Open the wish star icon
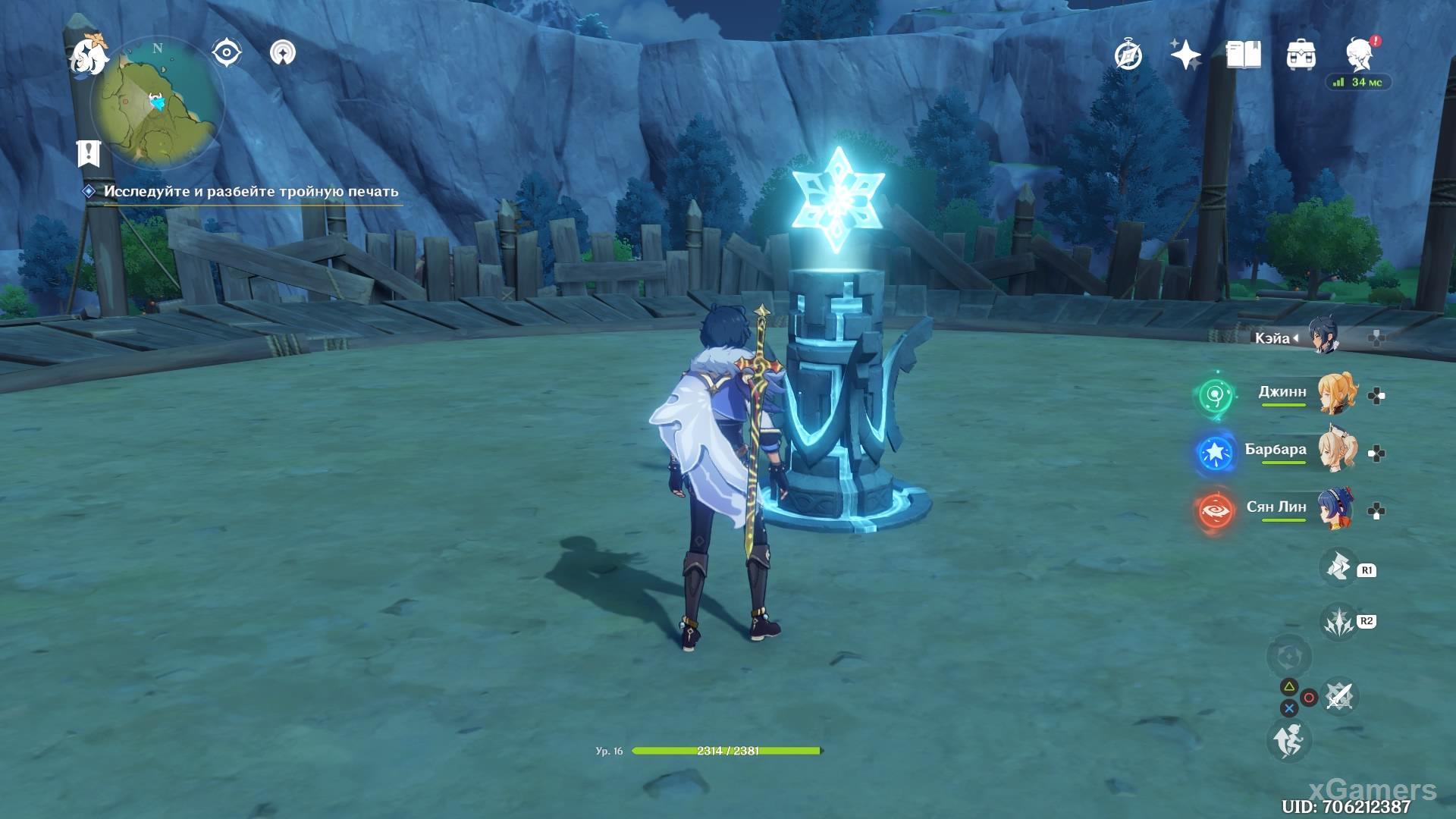The height and width of the screenshot is (819, 1456). 1185,55
